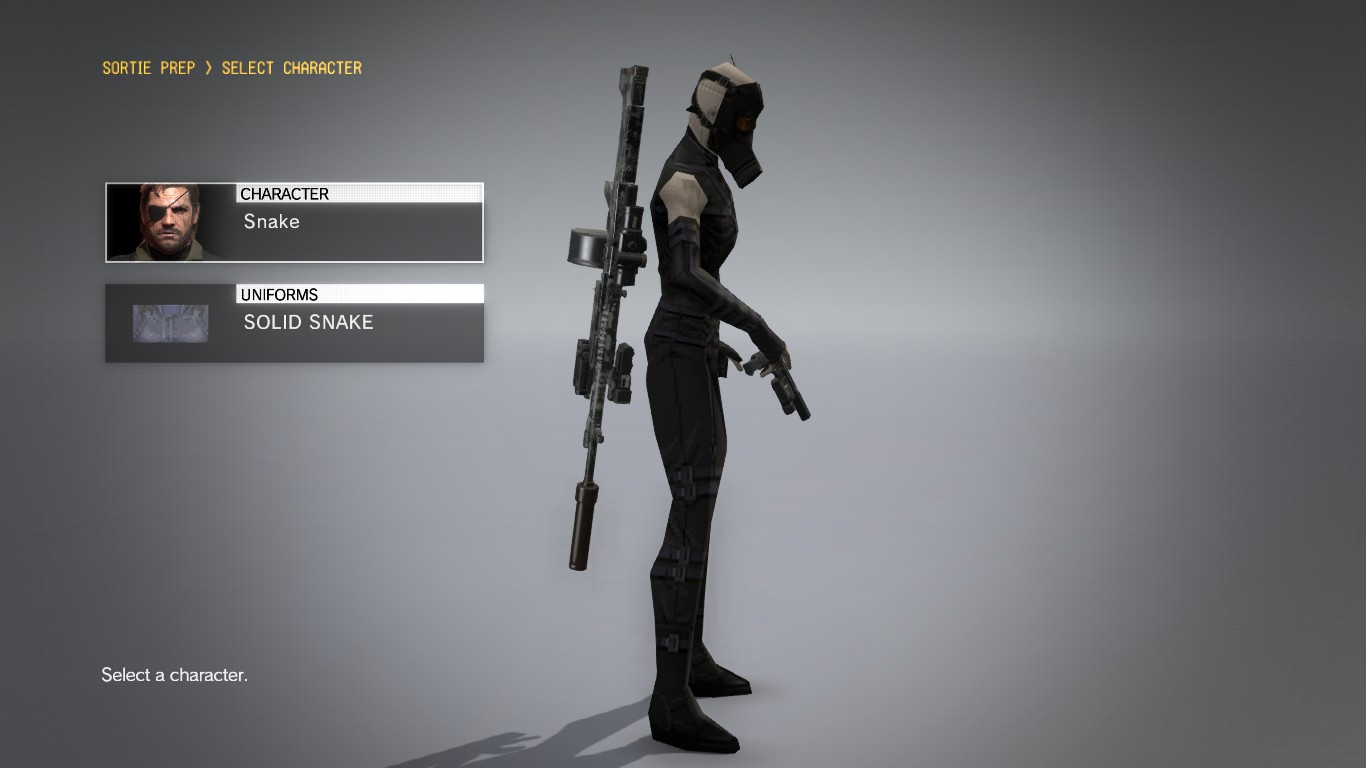
Task: Select the CHARACTER panel
Action: click(x=294, y=221)
